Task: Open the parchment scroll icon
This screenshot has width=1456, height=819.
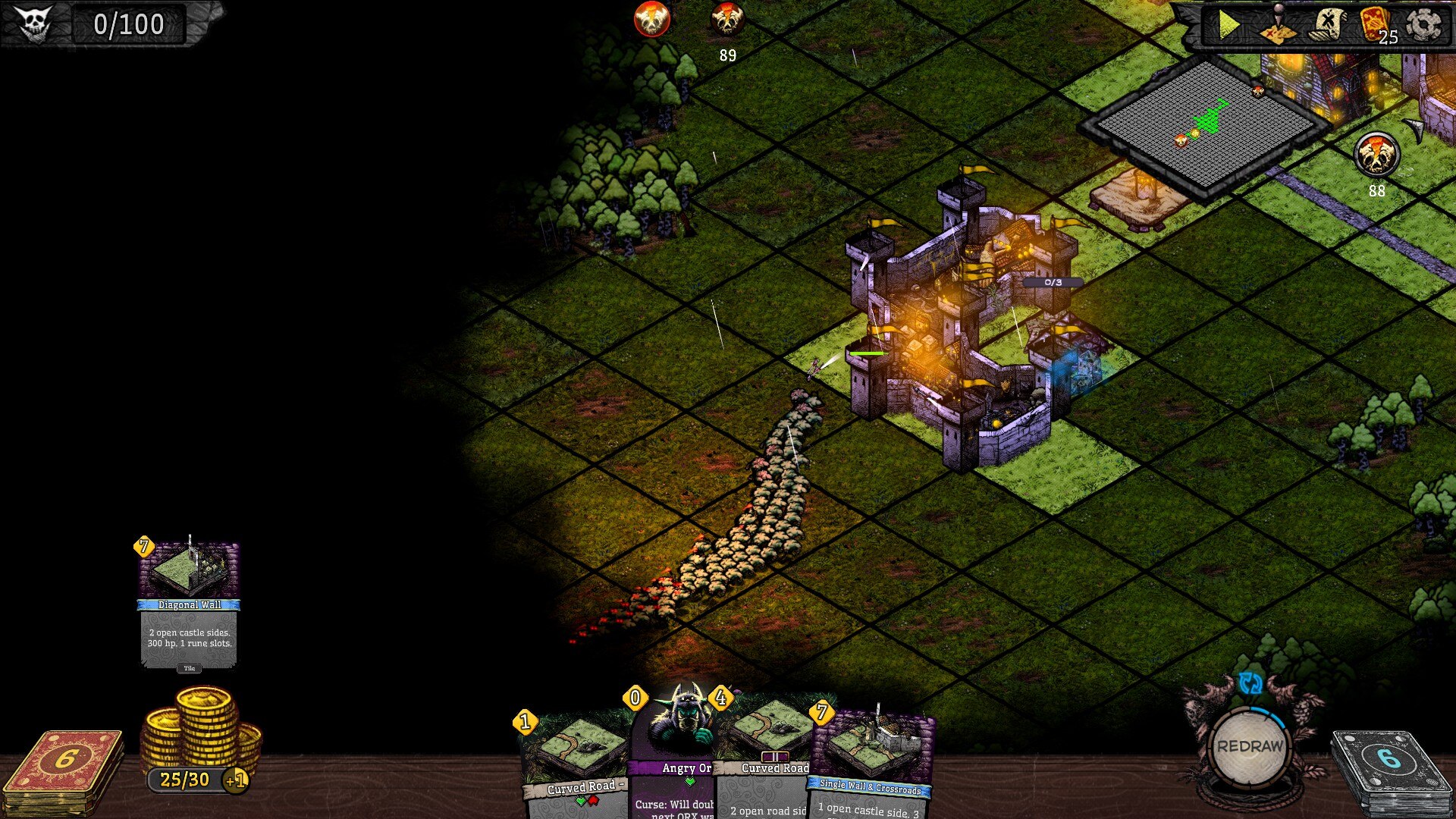Action: 1327,26
